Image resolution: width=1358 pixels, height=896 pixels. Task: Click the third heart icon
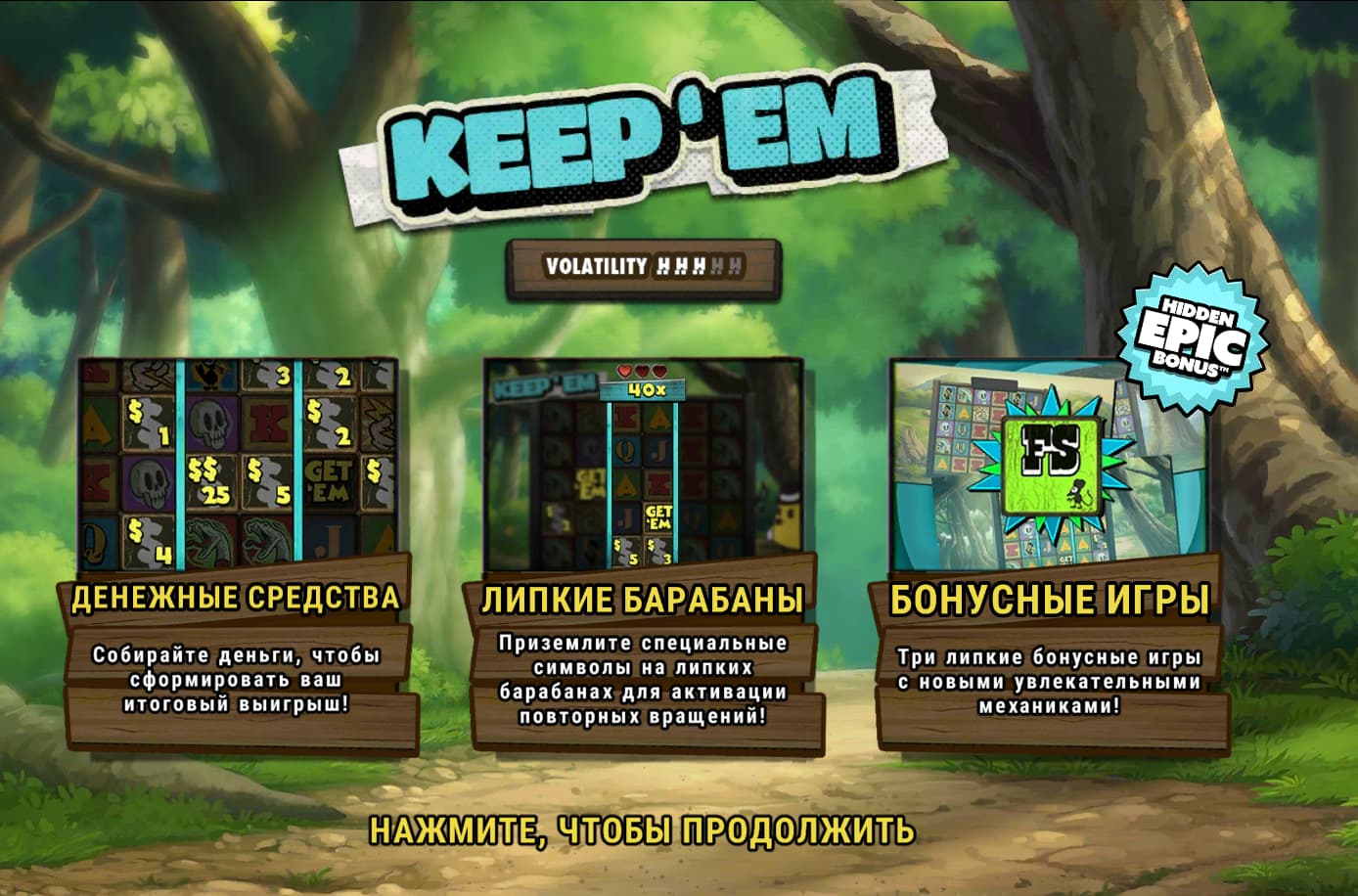[658, 371]
